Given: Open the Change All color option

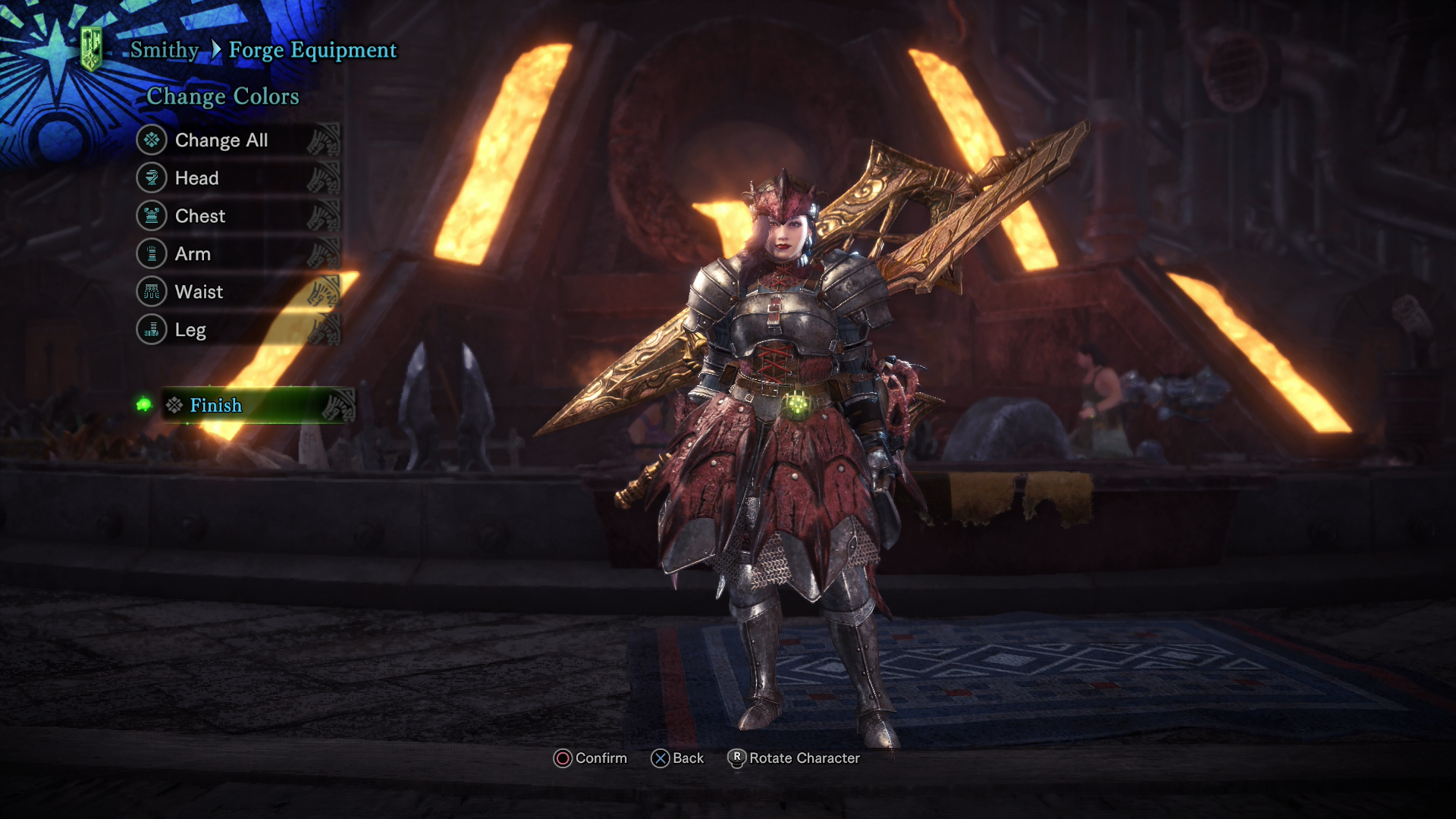Looking at the screenshot, I should click(221, 140).
